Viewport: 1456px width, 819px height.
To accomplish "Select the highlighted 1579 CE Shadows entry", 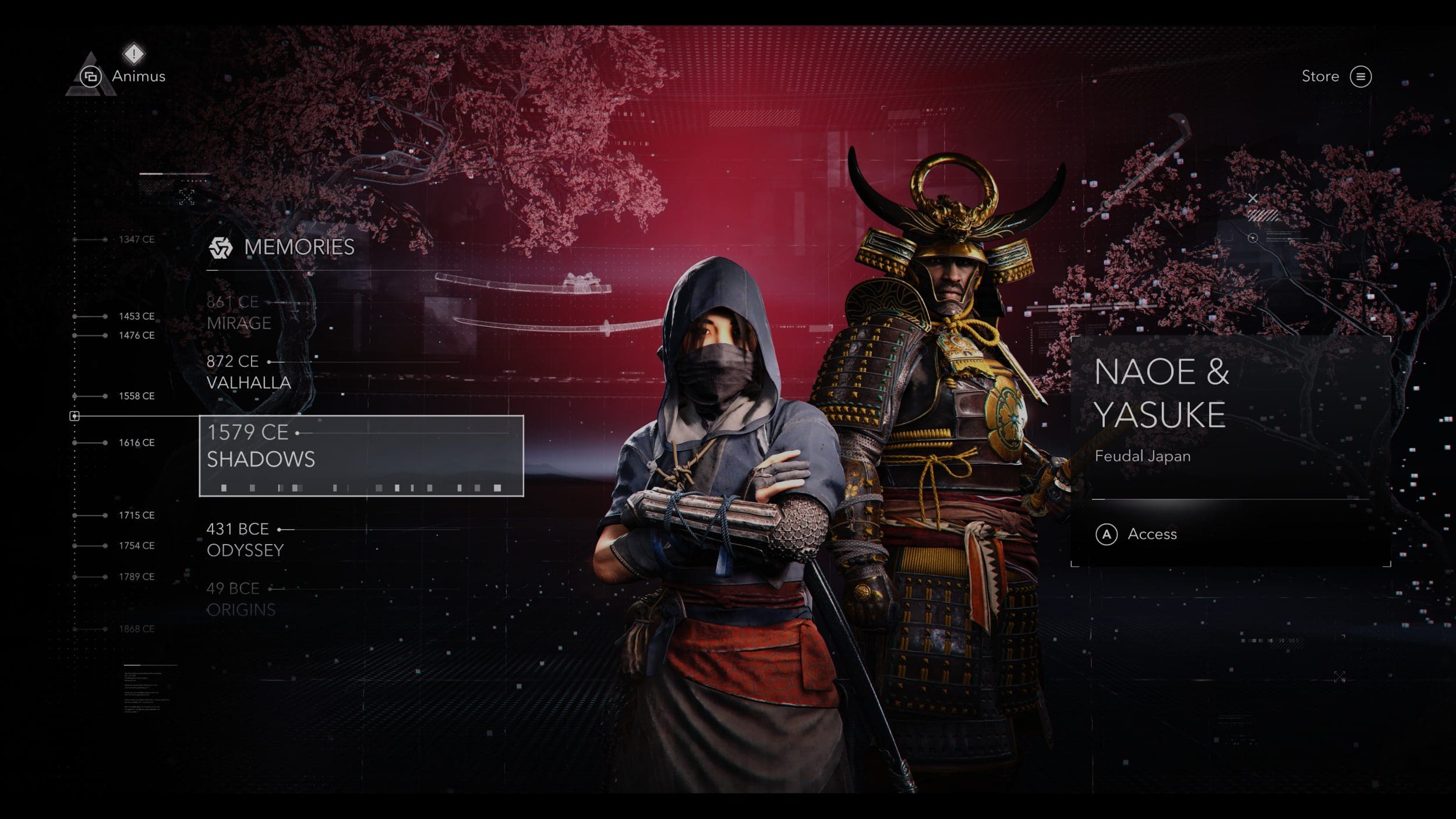I will (x=361, y=456).
